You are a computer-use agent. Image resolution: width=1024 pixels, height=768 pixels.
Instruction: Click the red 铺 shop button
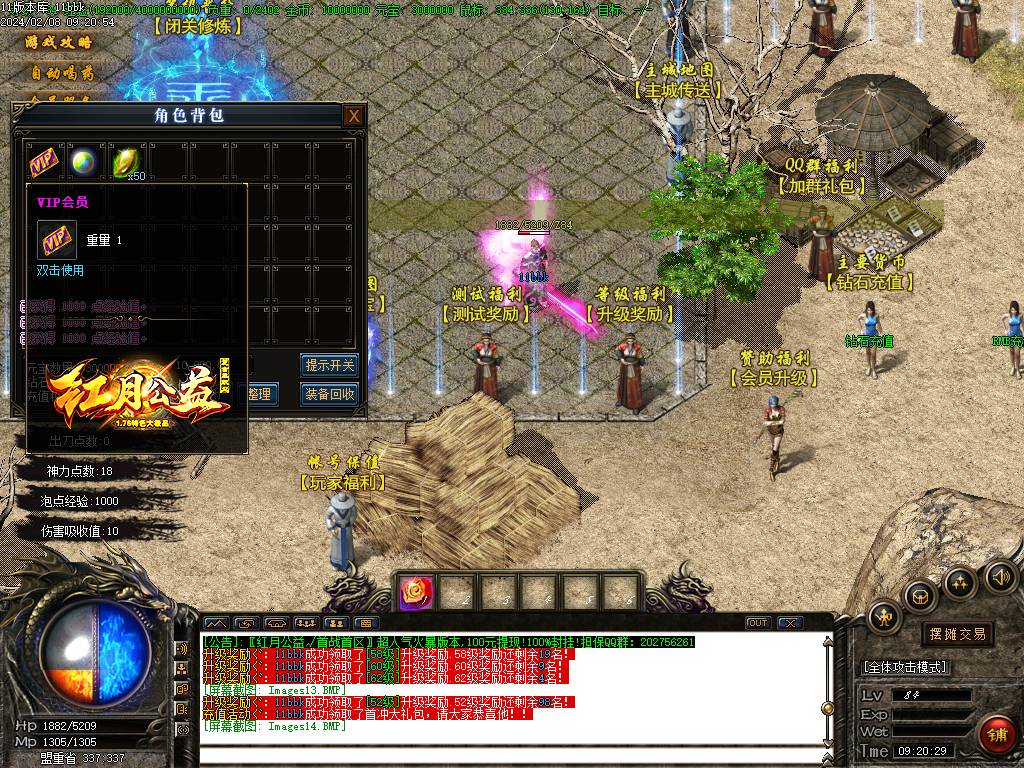click(995, 735)
